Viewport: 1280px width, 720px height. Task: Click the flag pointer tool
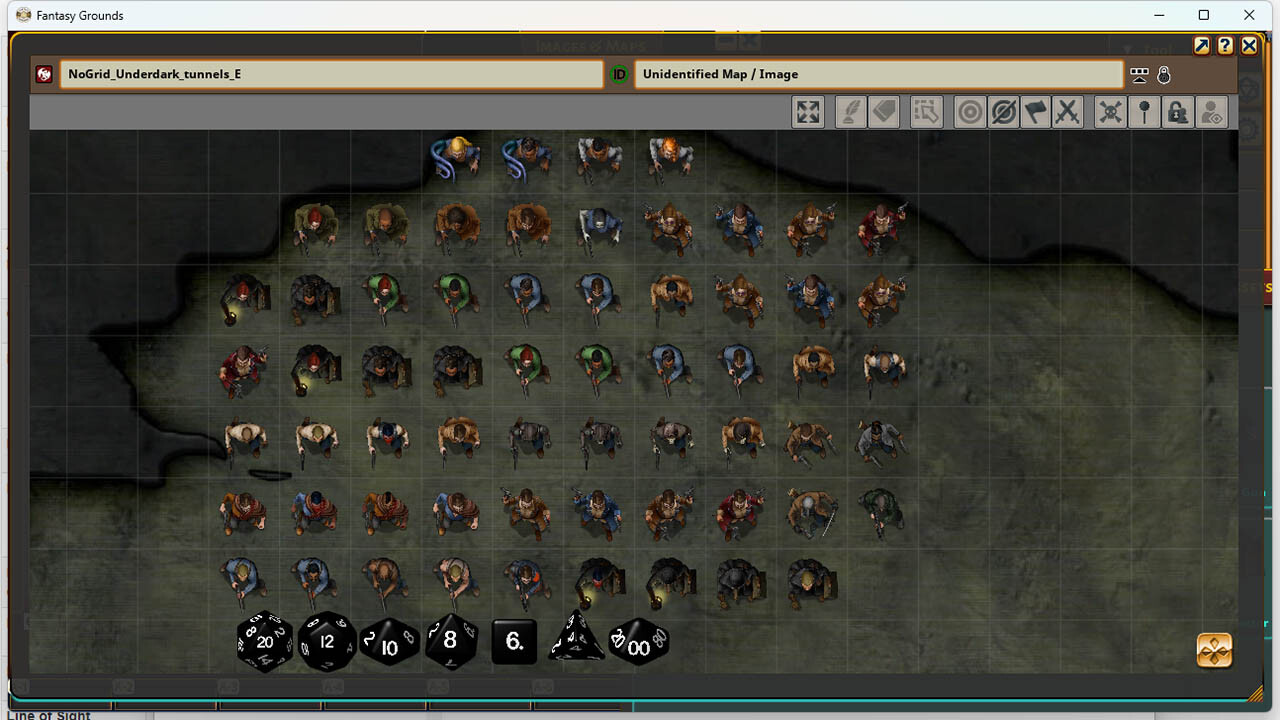pyautogui.click(x=1035, y=111)
